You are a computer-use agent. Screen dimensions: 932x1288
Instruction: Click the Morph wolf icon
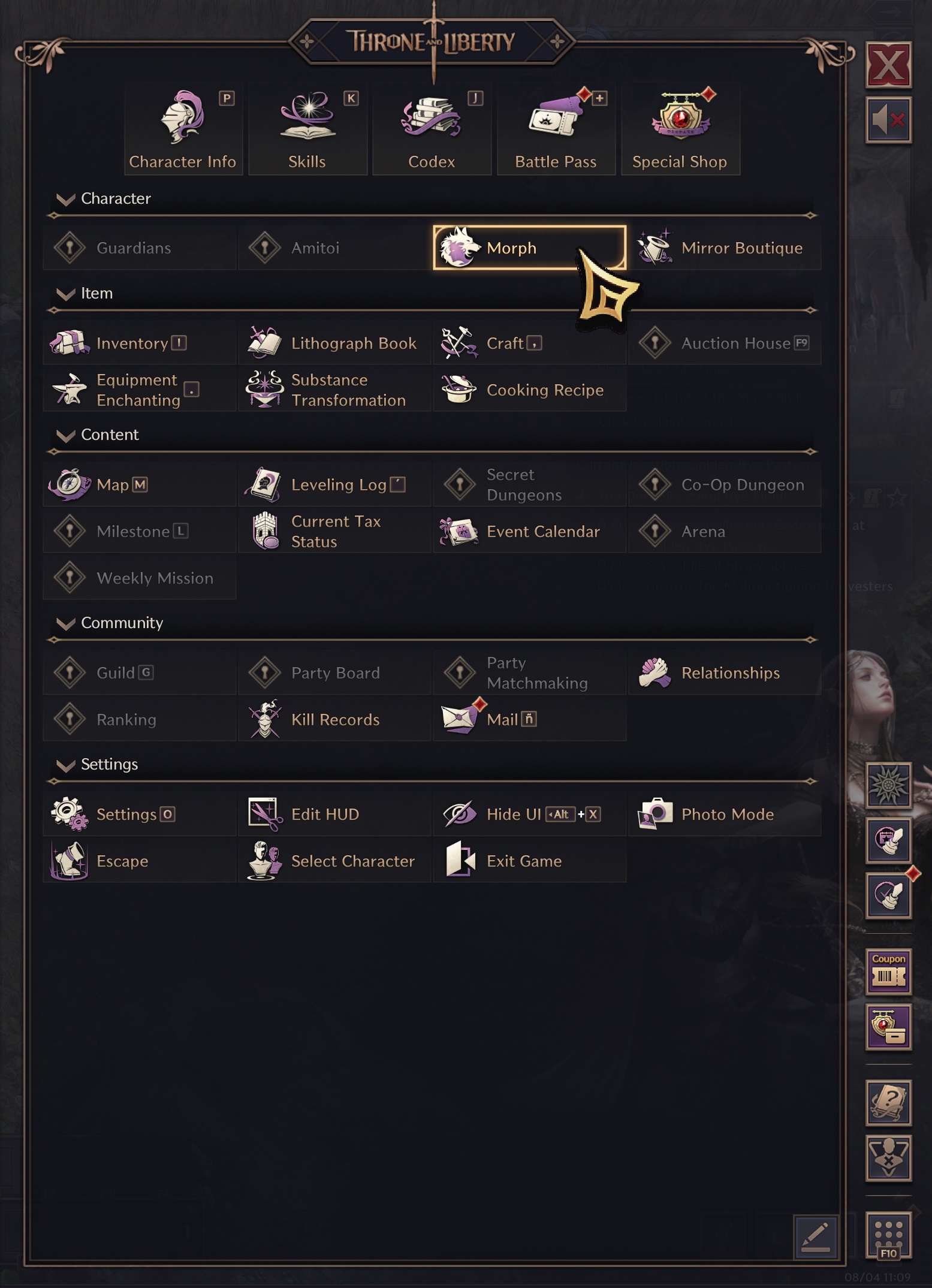pyautogui.click(x=458, y=247)
